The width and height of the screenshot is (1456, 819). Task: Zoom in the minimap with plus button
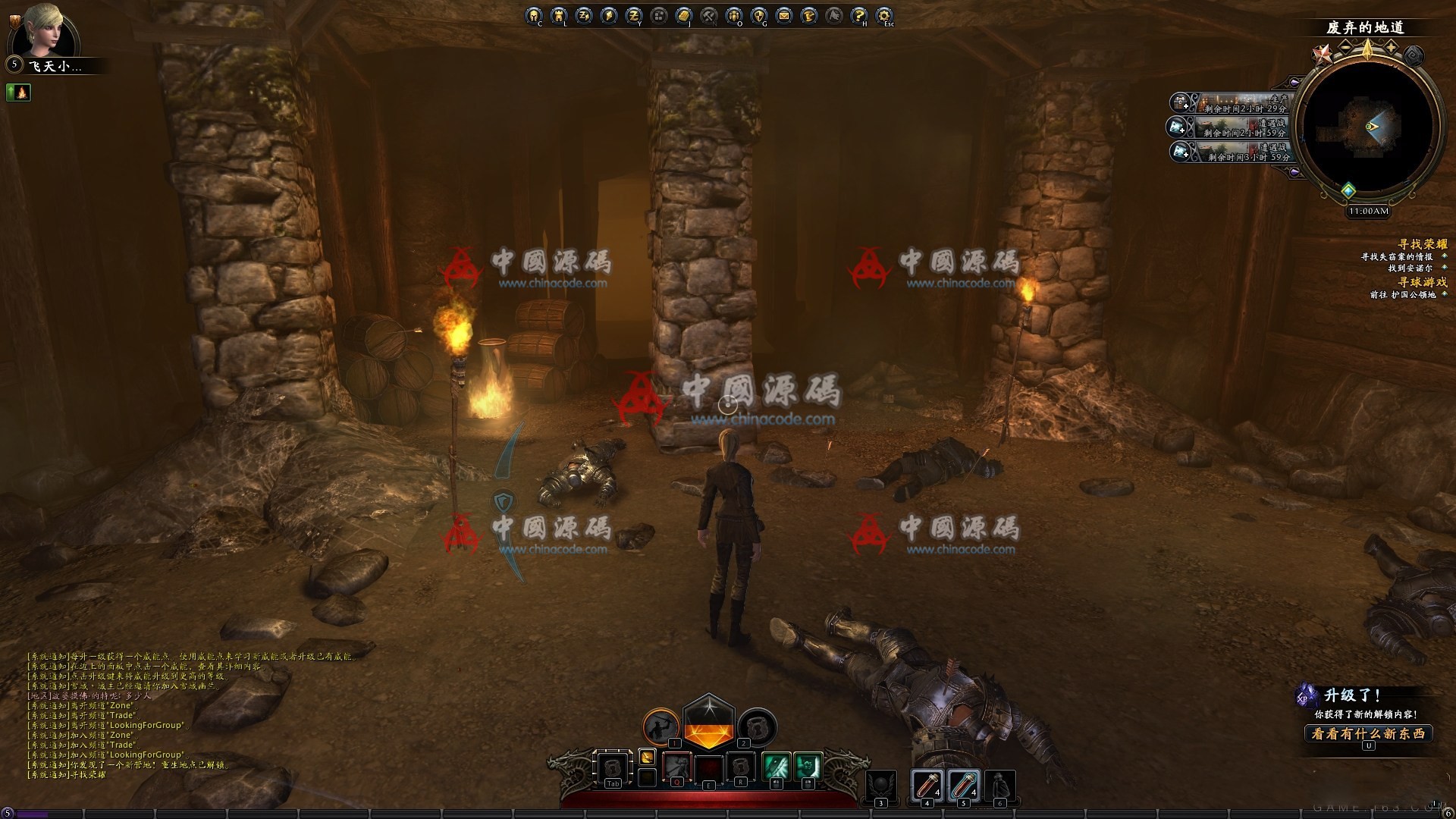coord(1392,48)
